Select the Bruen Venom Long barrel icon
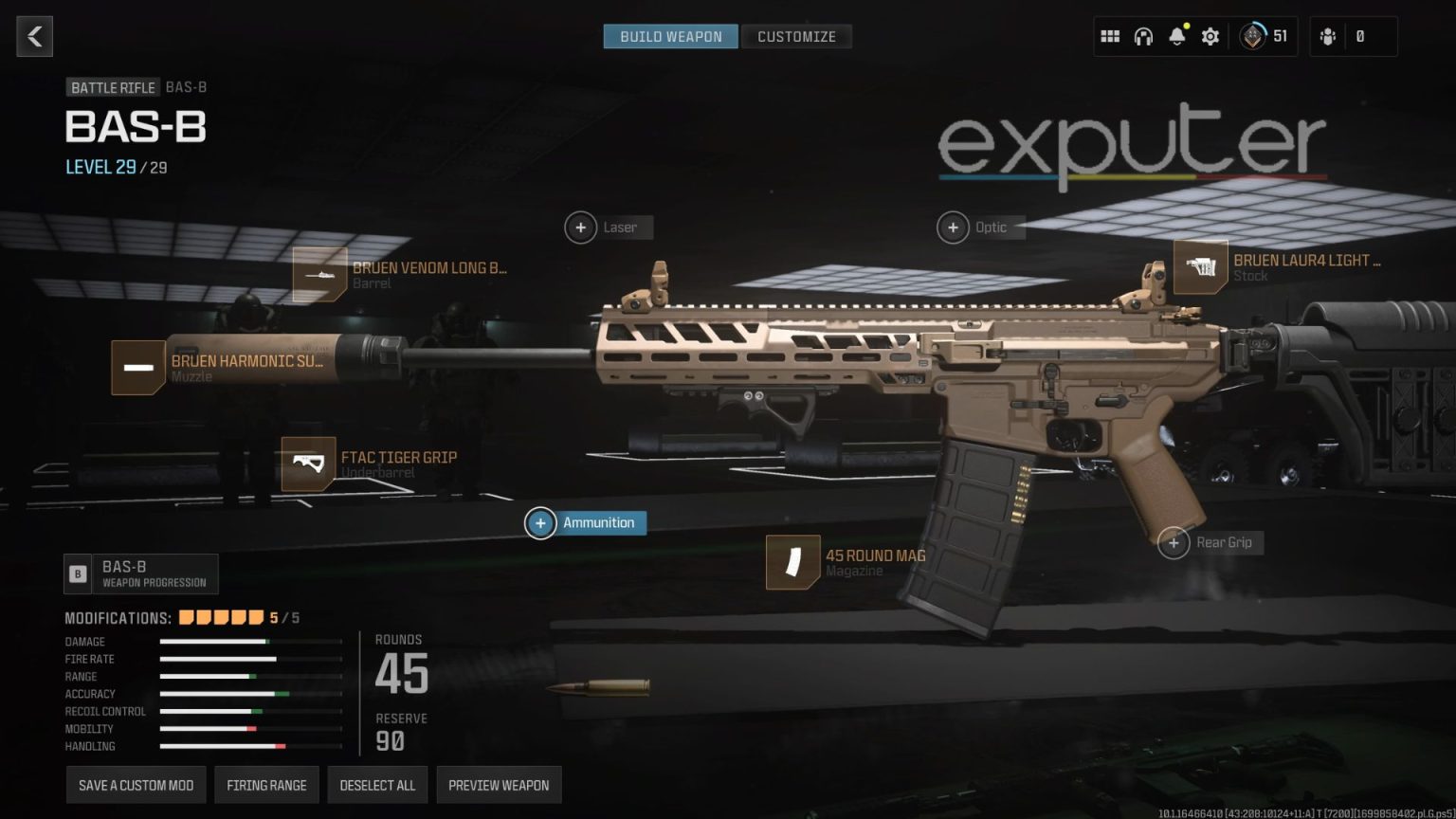This screenshot has width=1456, height=819. [x=321, y=275]
